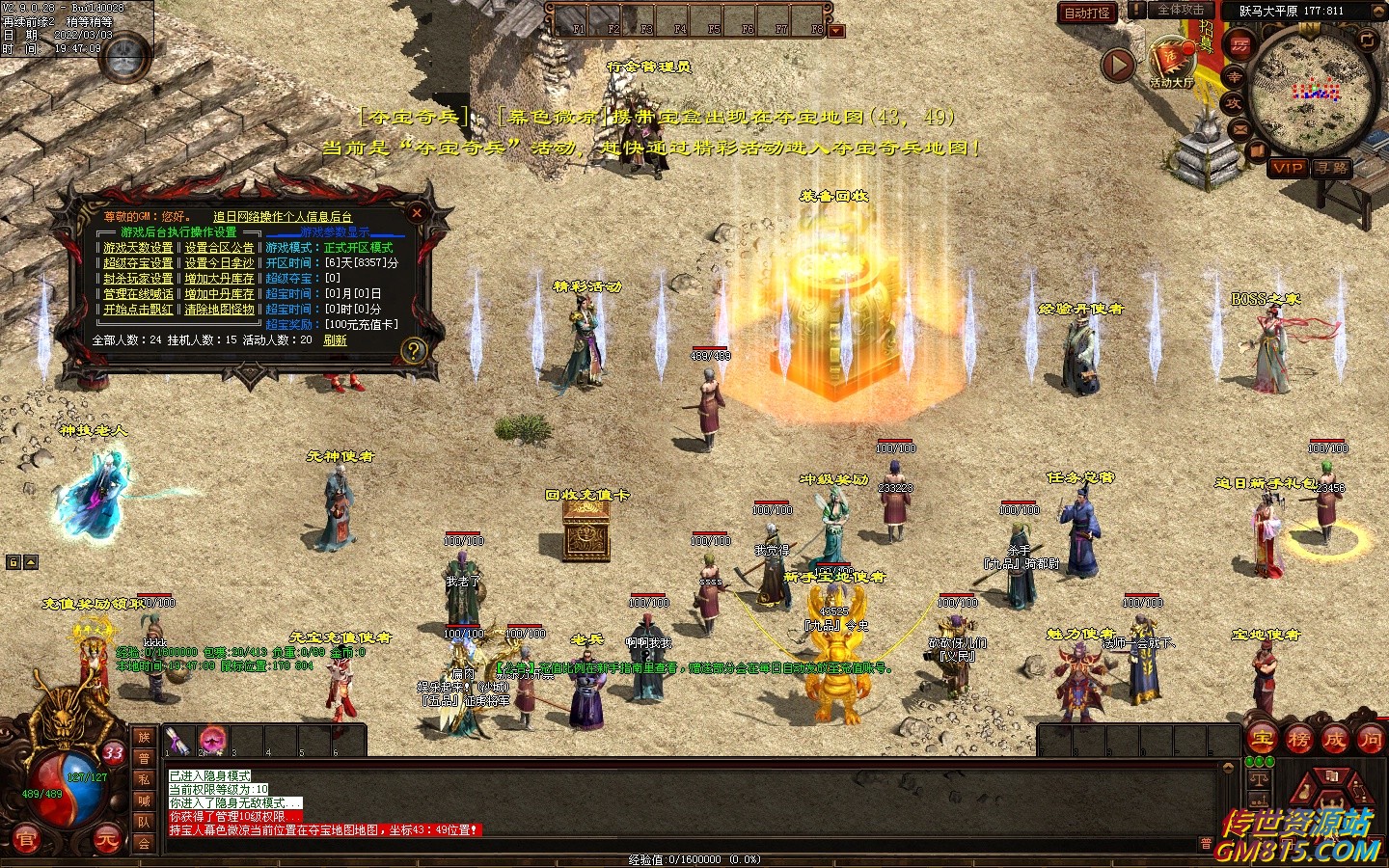This screenshot has width=1389, height=868.
Task: Open the 榜 ranking button
Action: pyautogui.click(x=1299, y=740)
